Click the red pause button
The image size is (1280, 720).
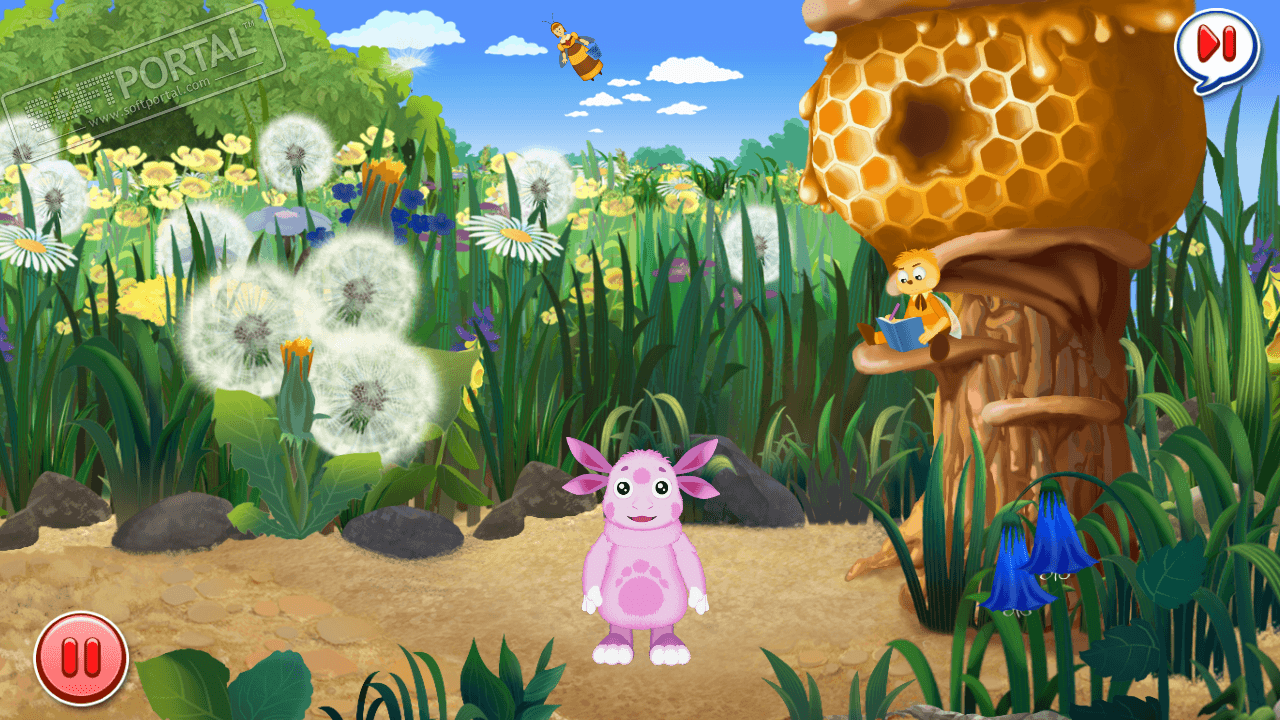(81, 658)
